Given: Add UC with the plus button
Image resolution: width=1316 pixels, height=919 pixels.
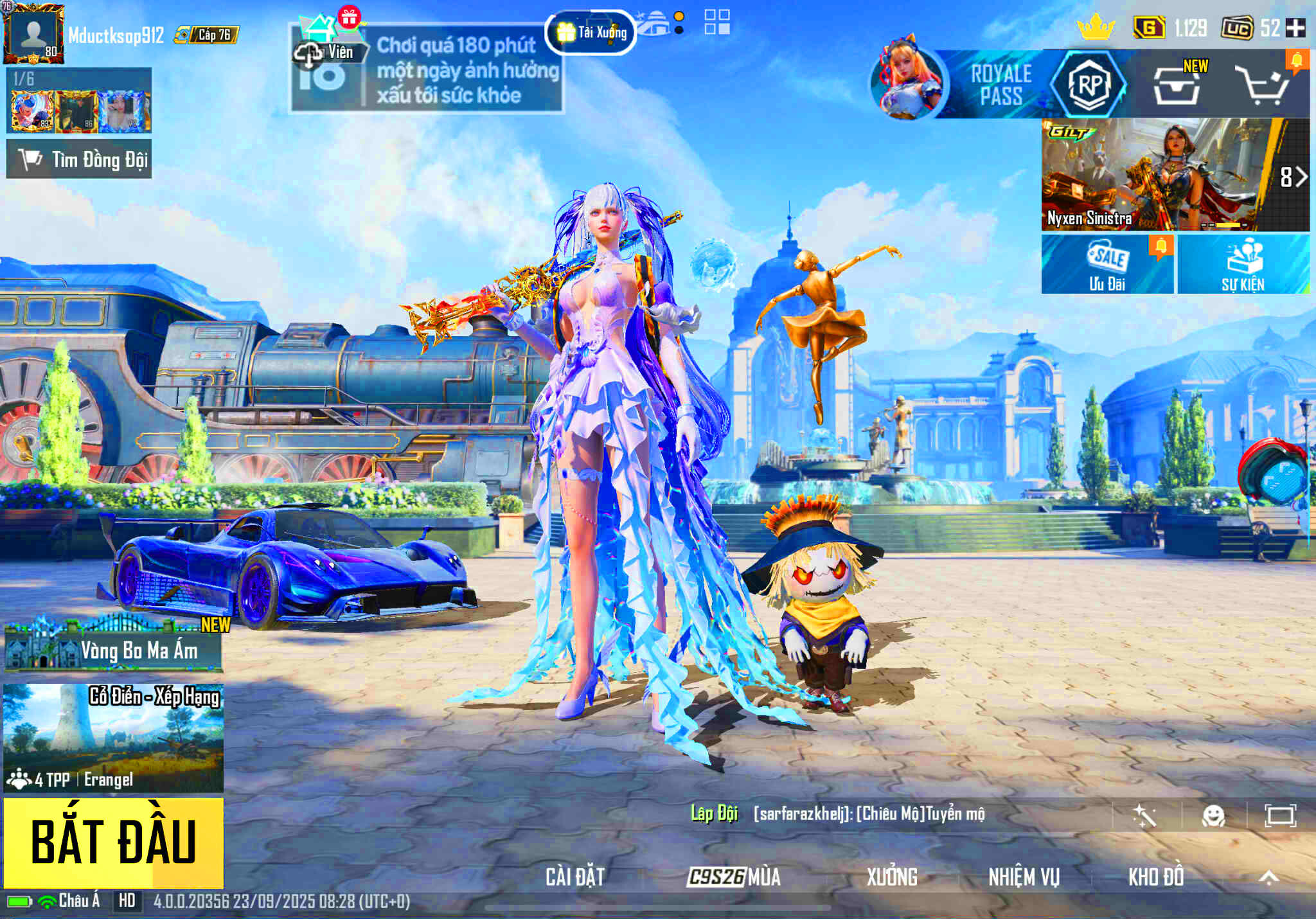Looking at the screenshot, I should pyautogui.click(x=1295, y=28).
